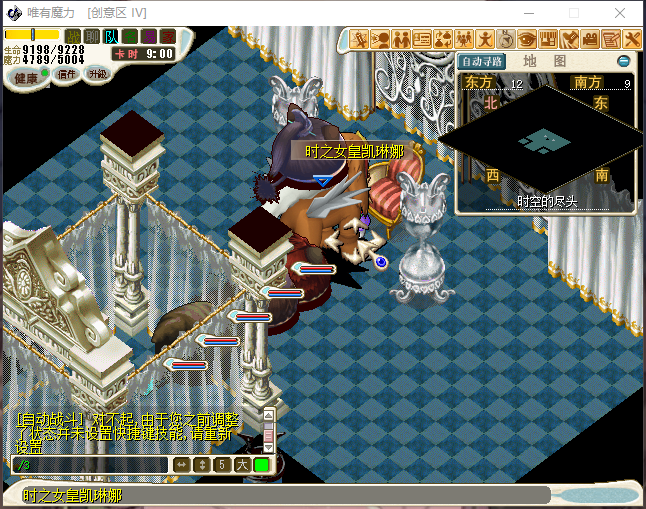This screenshot has width=646, height=509.
Task: Toggle the 战 battle mode button
Action: pos(73,37)
